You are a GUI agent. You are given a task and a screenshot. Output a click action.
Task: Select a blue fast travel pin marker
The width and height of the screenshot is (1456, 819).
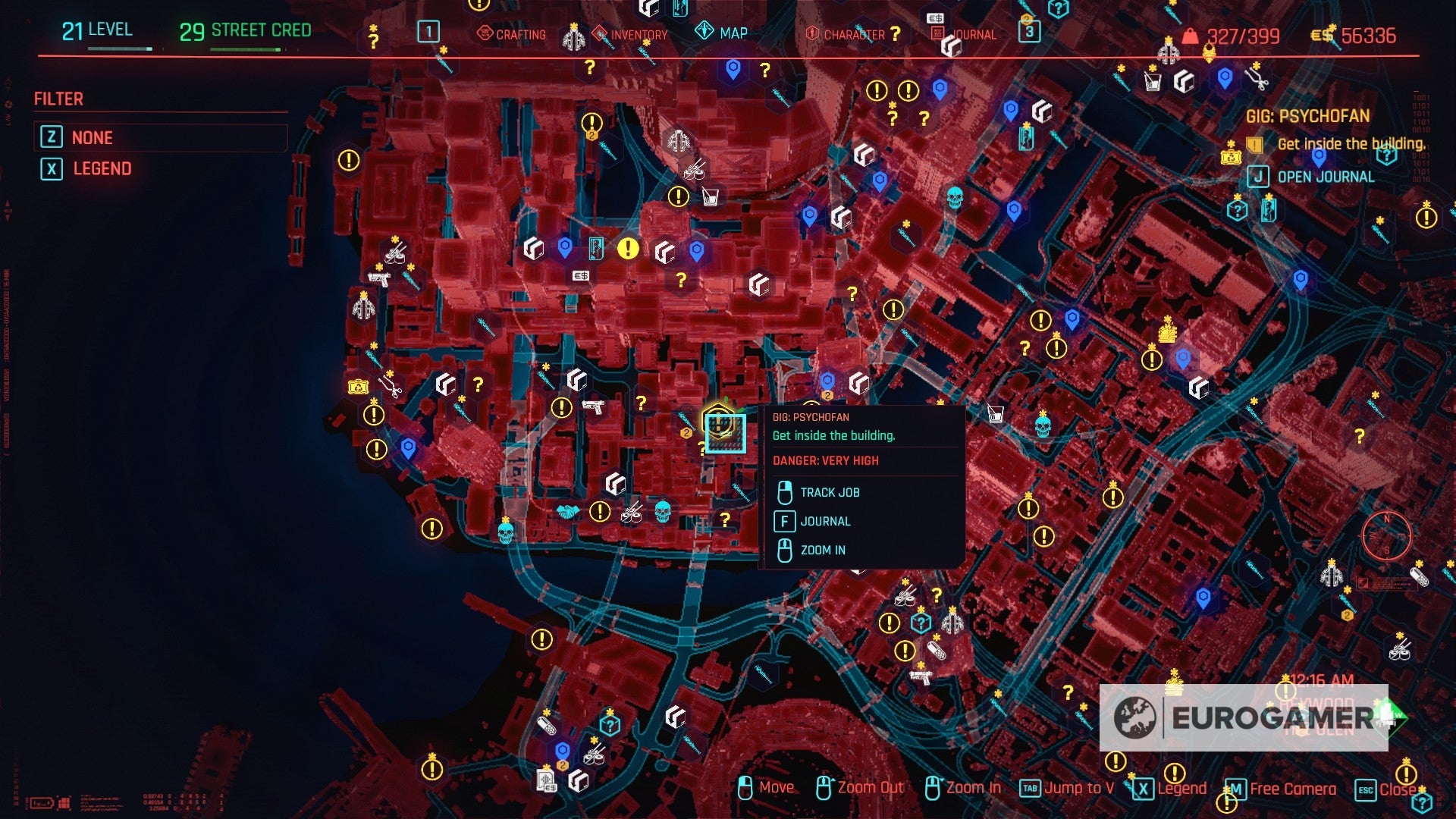[x=731, y=70]
